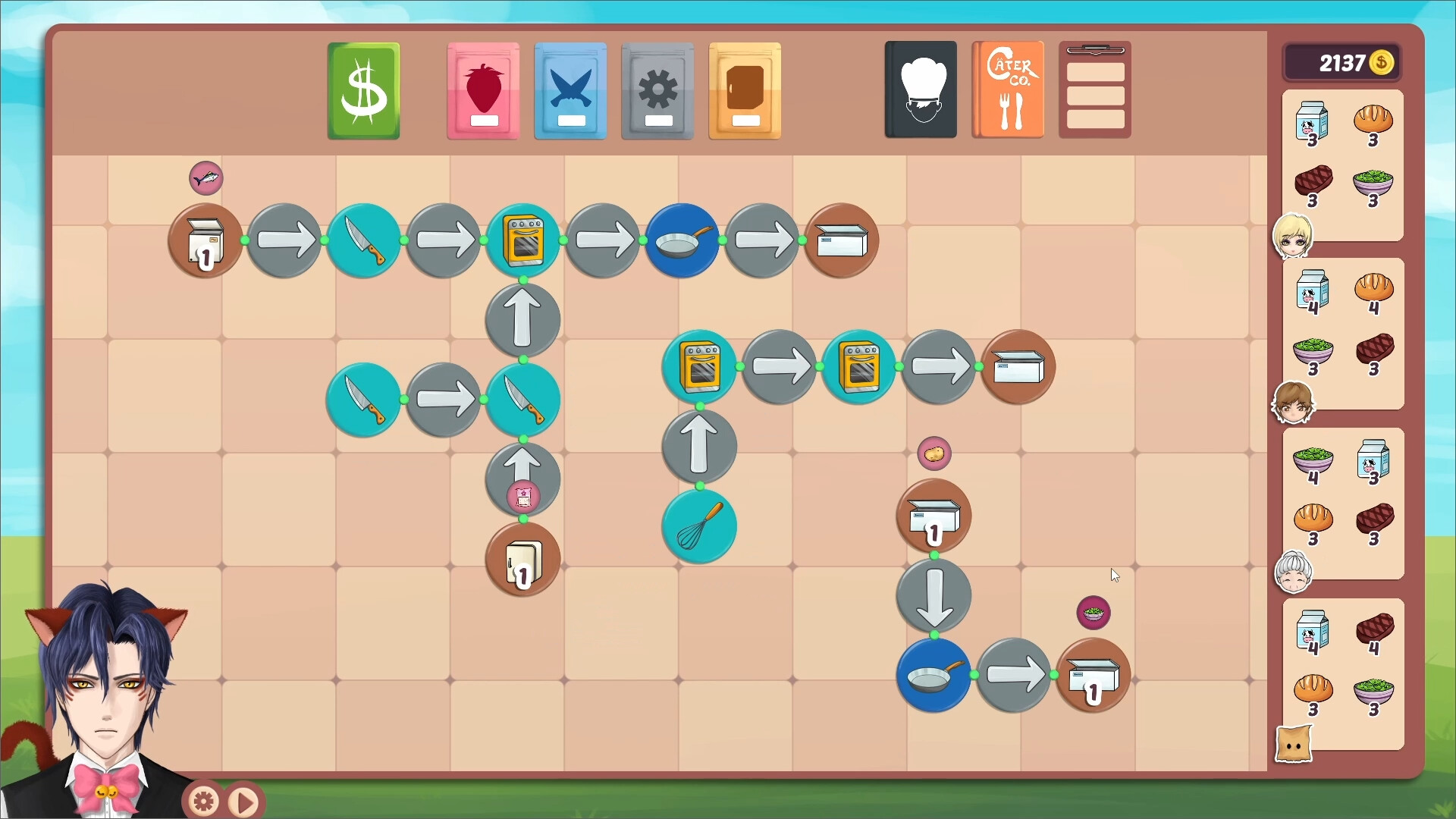The height and width of the screenshot is (819, 1456).
Task: Click the fridge labeled 1 near the top
Action: [x=205, y=241]
